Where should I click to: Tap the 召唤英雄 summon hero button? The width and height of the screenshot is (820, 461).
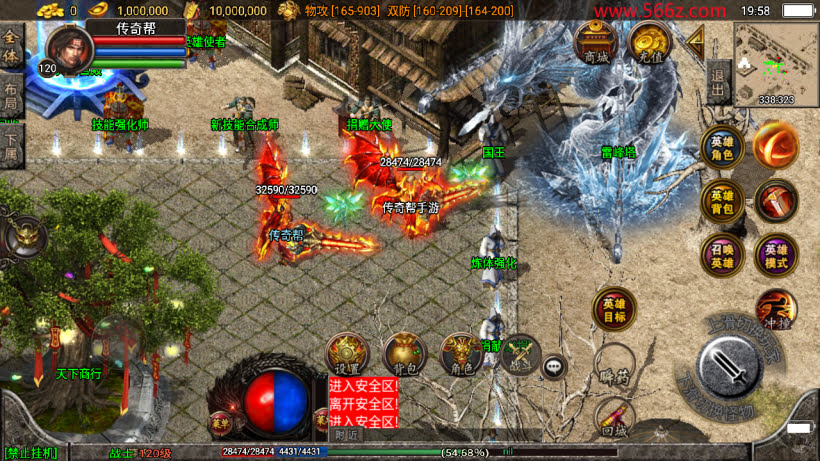[721, 255]
